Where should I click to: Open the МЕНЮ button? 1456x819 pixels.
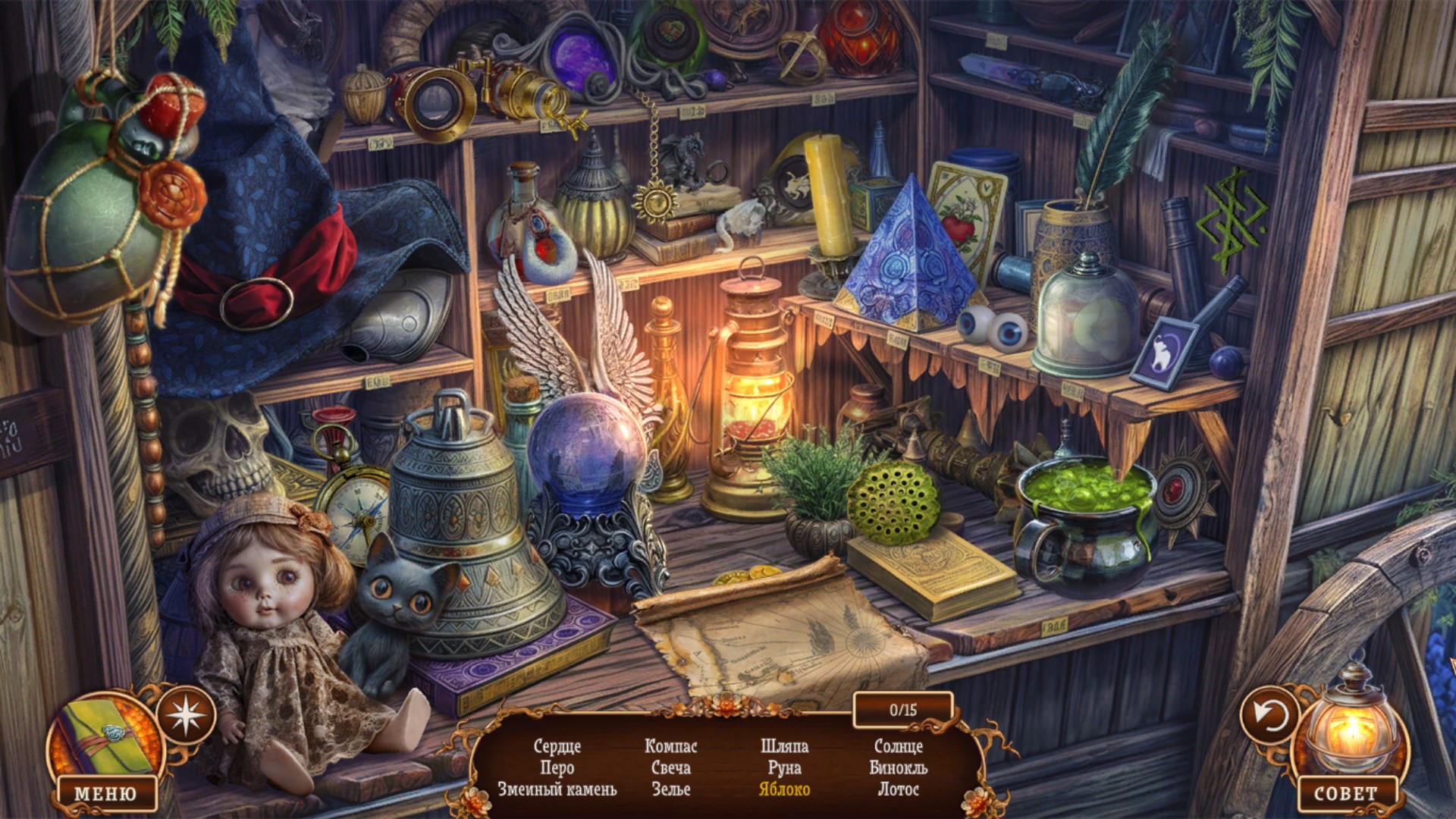(105, 793)
